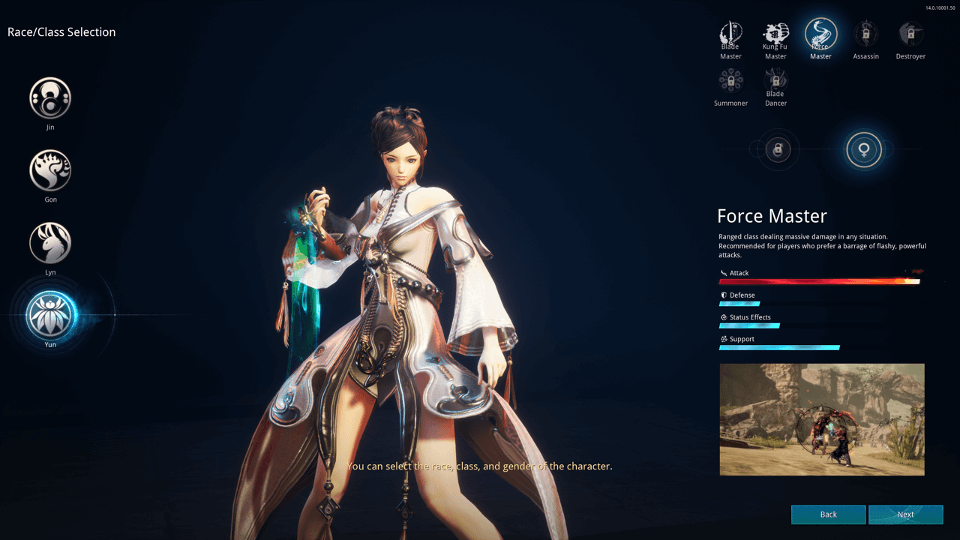The width and height of the screenshot is (960, 540).
Task: Open the Force Master gameplay preview thumbnail
Action: pos(822,419)
